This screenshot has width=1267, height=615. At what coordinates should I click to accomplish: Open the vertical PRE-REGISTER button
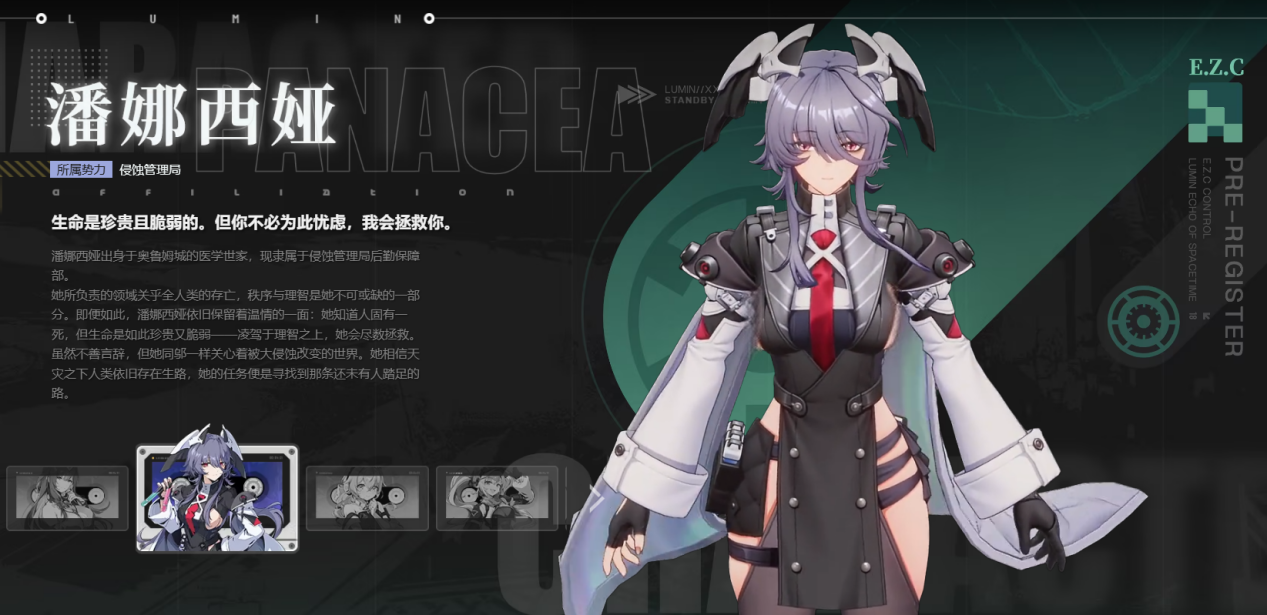(1233, 256)
